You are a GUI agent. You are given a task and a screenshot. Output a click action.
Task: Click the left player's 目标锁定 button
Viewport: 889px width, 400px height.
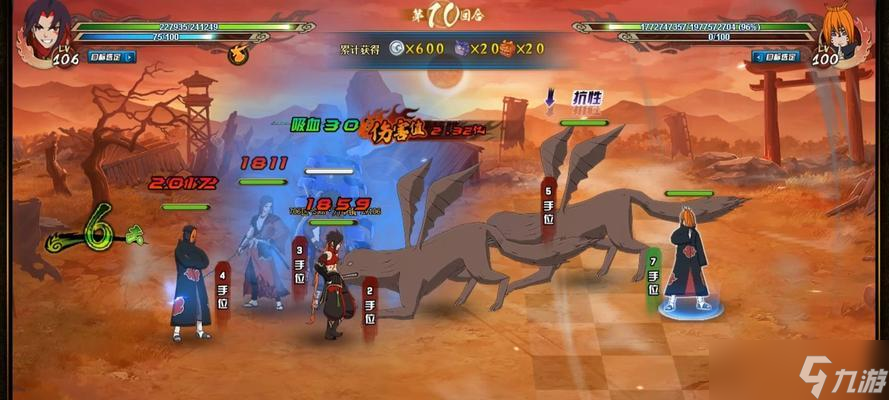[x=112, y=57]
